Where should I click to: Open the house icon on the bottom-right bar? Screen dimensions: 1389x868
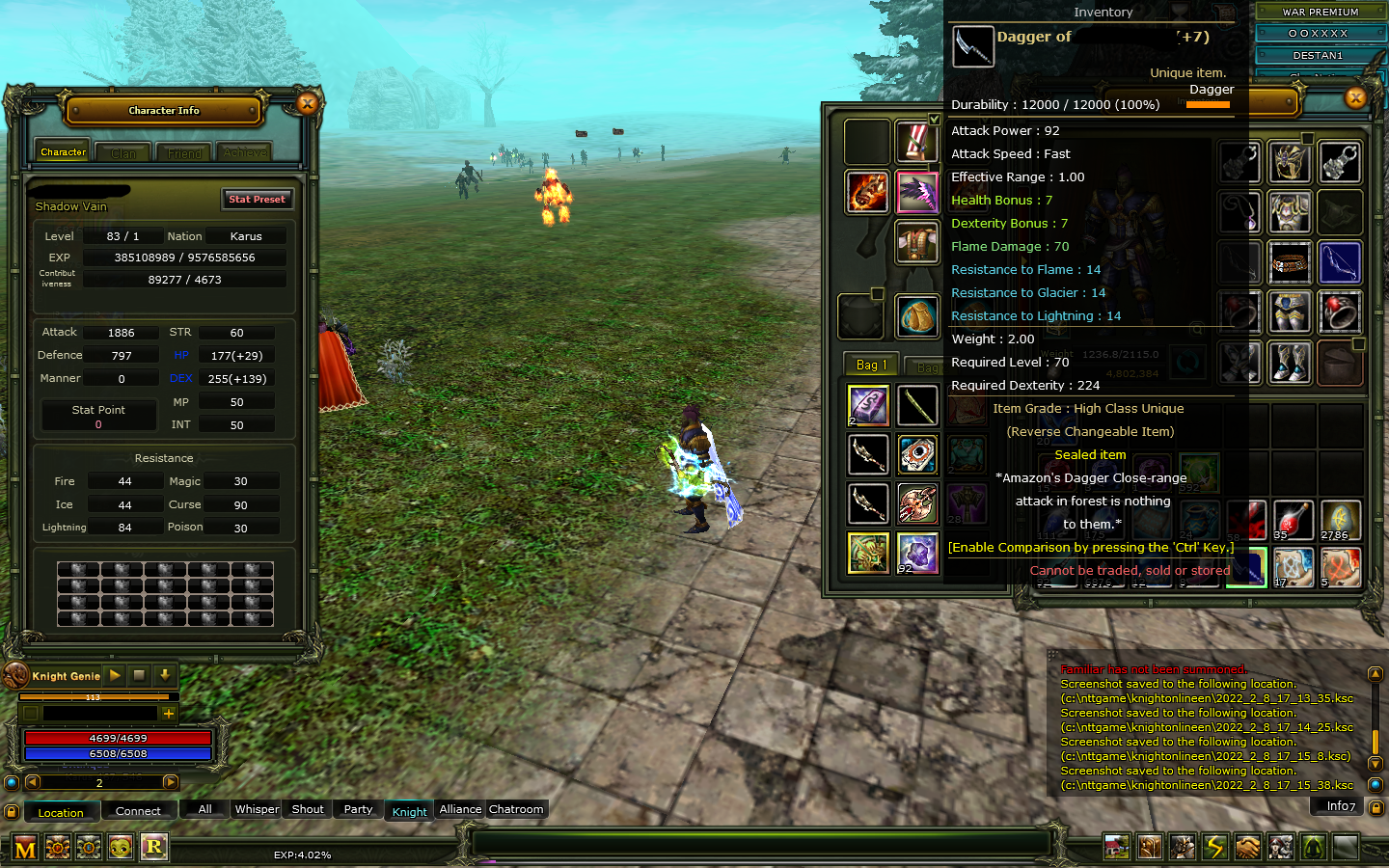coord(1117,847)
